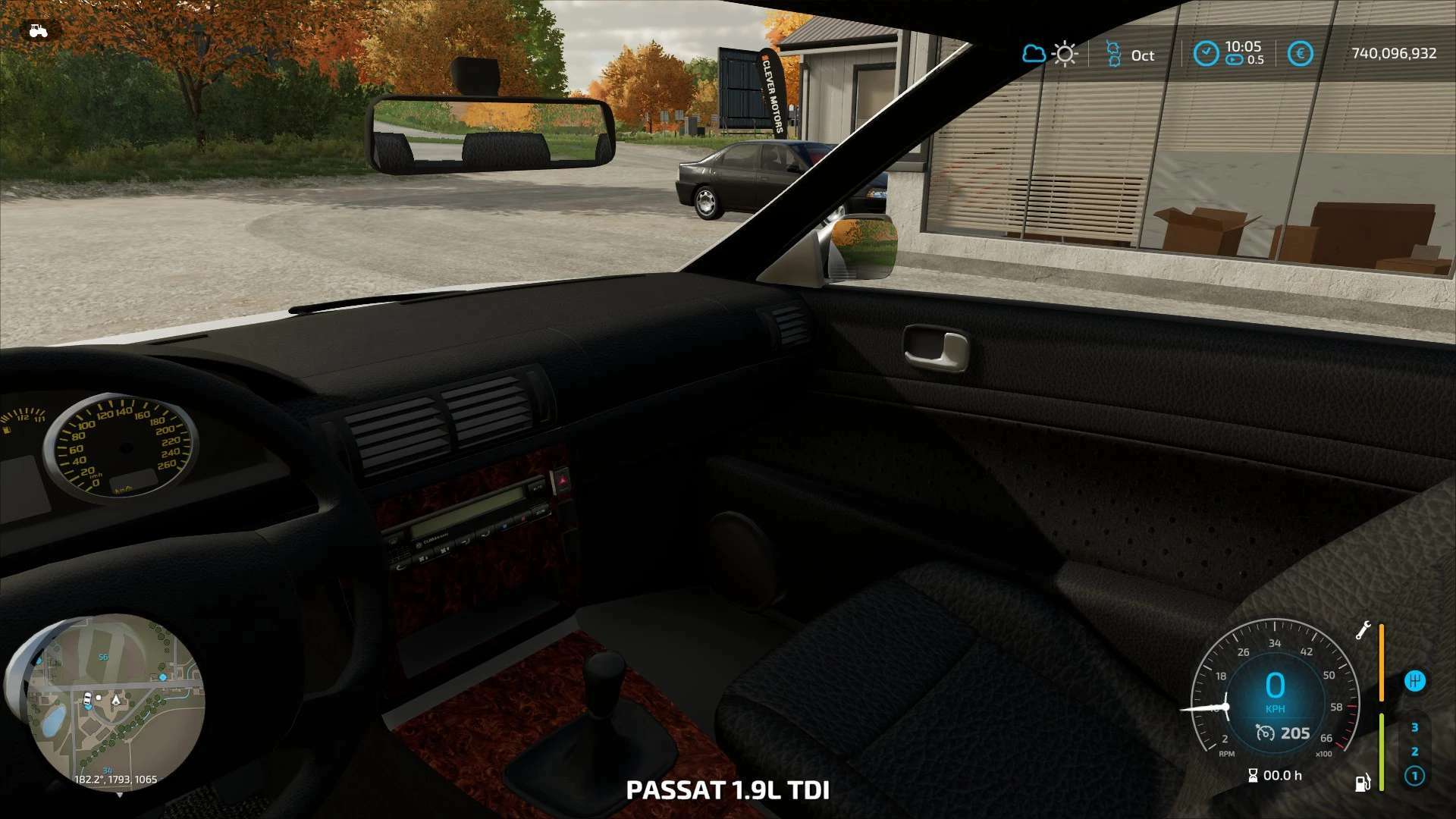Click the tractor icon in the corner
Screen dimensions: 1456x819
(37, 31)
